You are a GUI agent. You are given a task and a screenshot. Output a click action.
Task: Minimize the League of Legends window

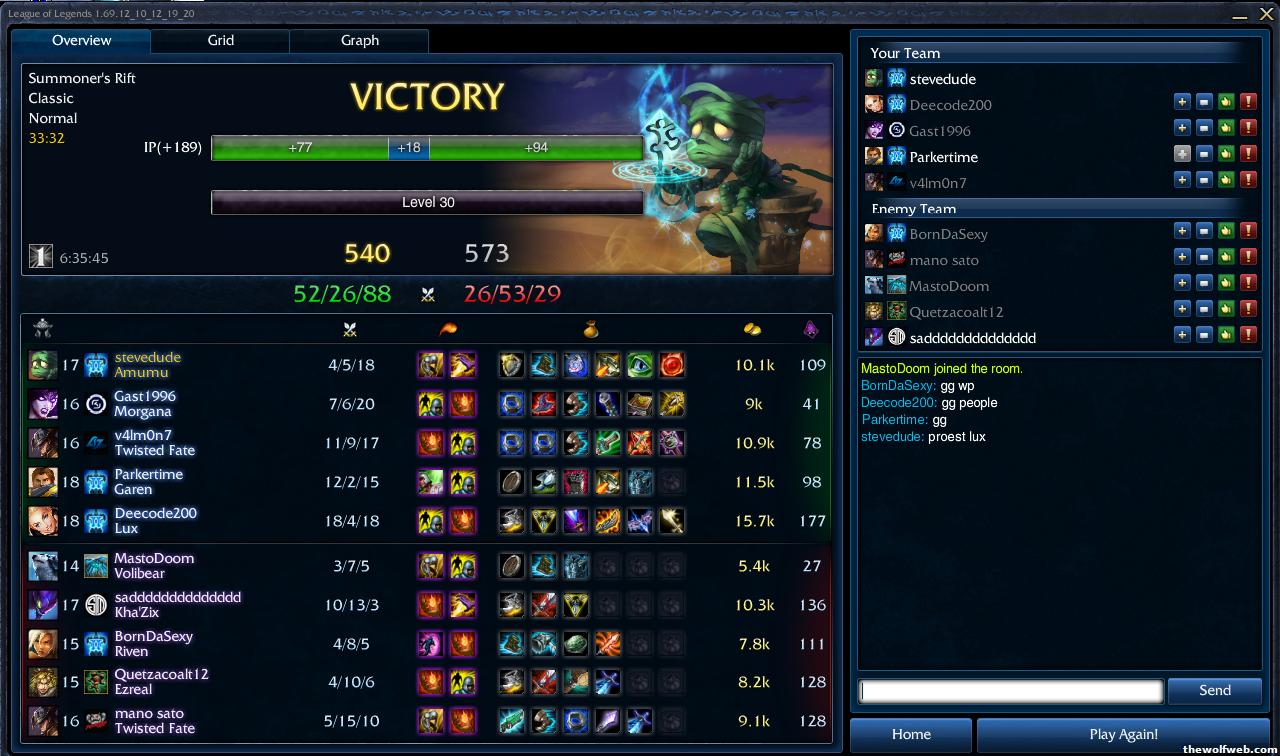click(1240, 15)
